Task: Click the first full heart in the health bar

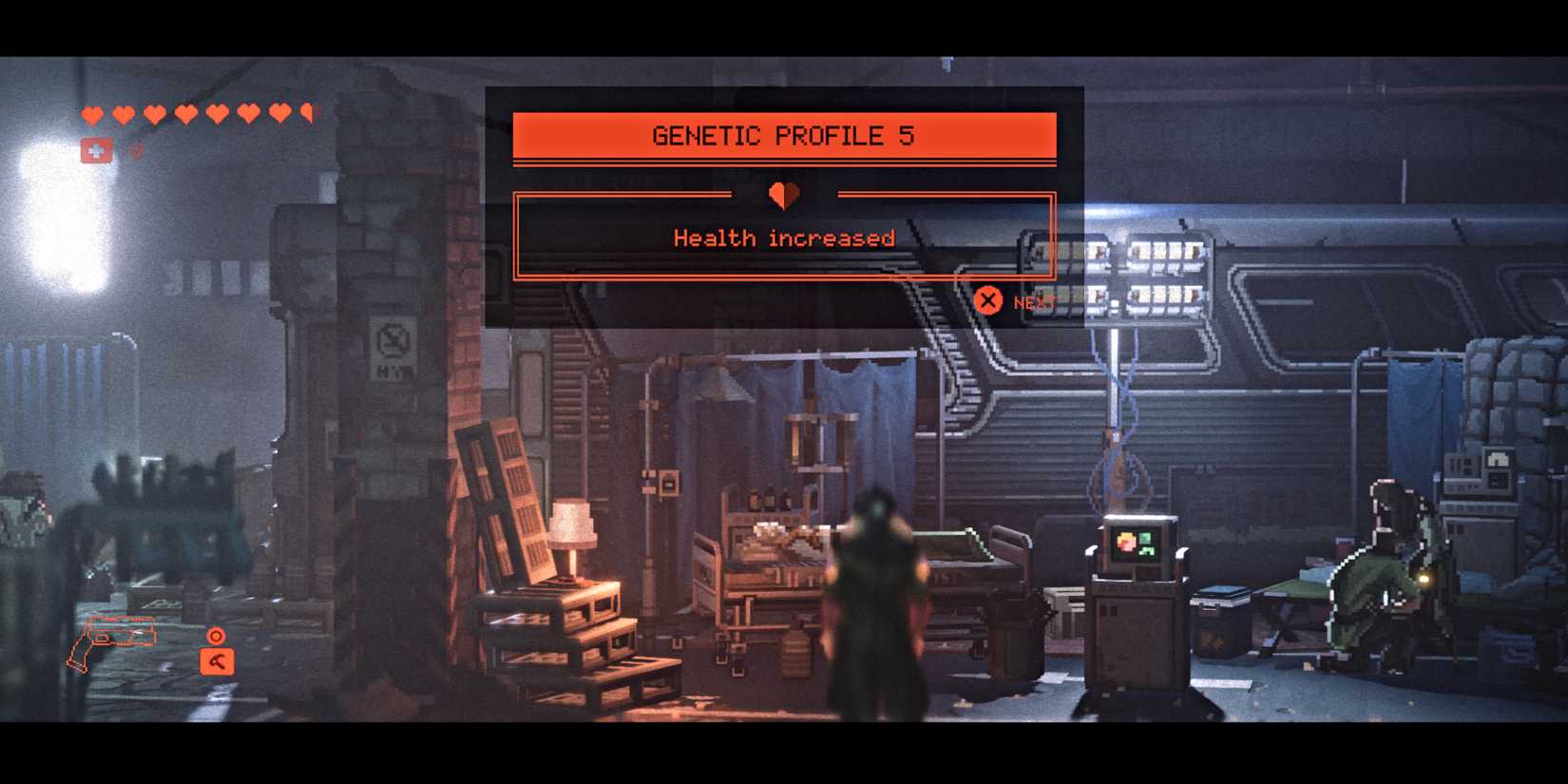Action: pos(92,113)
